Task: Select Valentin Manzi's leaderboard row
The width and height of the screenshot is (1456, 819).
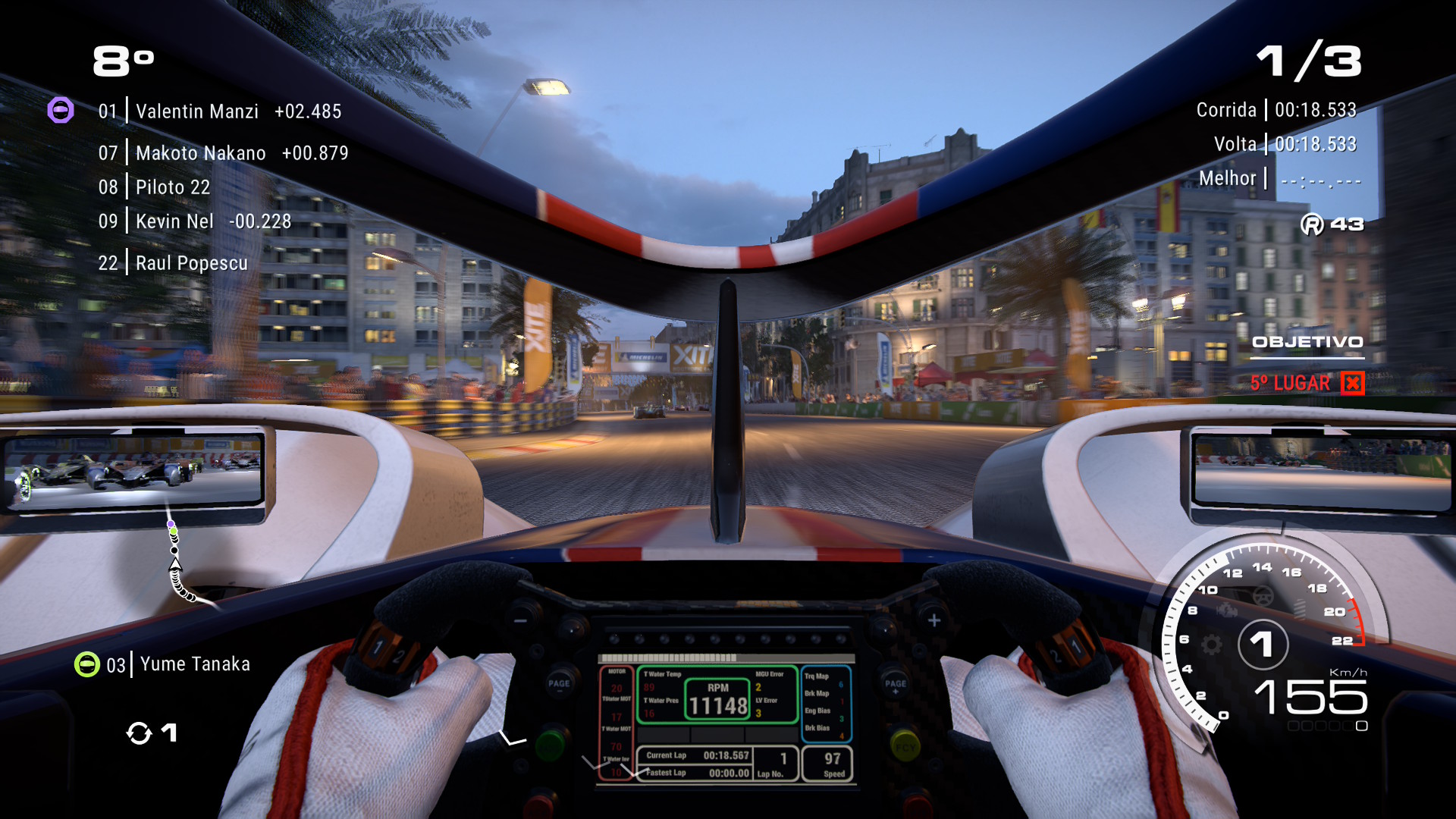Action: [x=219, y=111]
